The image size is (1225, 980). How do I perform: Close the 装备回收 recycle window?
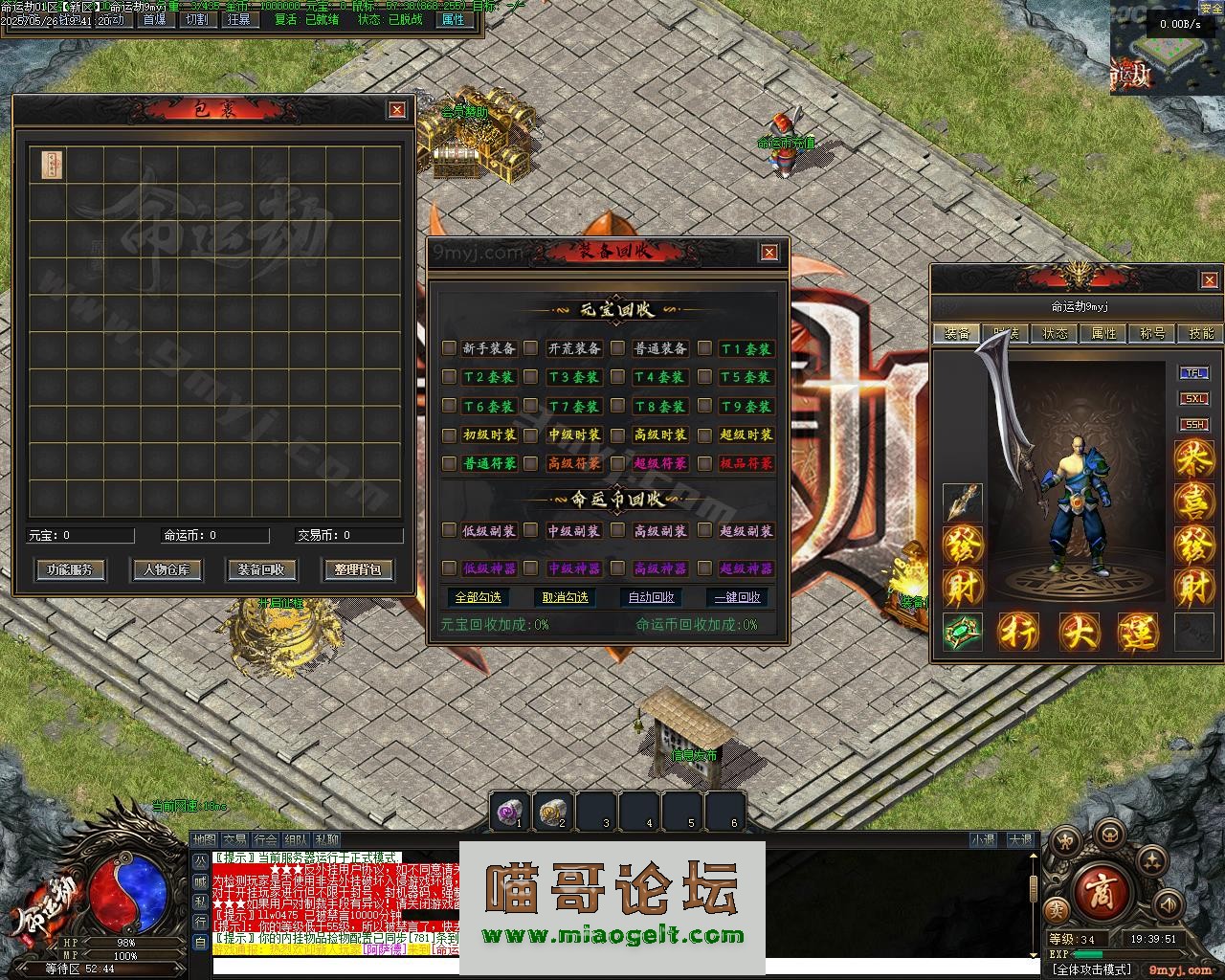tap(768, 252)
